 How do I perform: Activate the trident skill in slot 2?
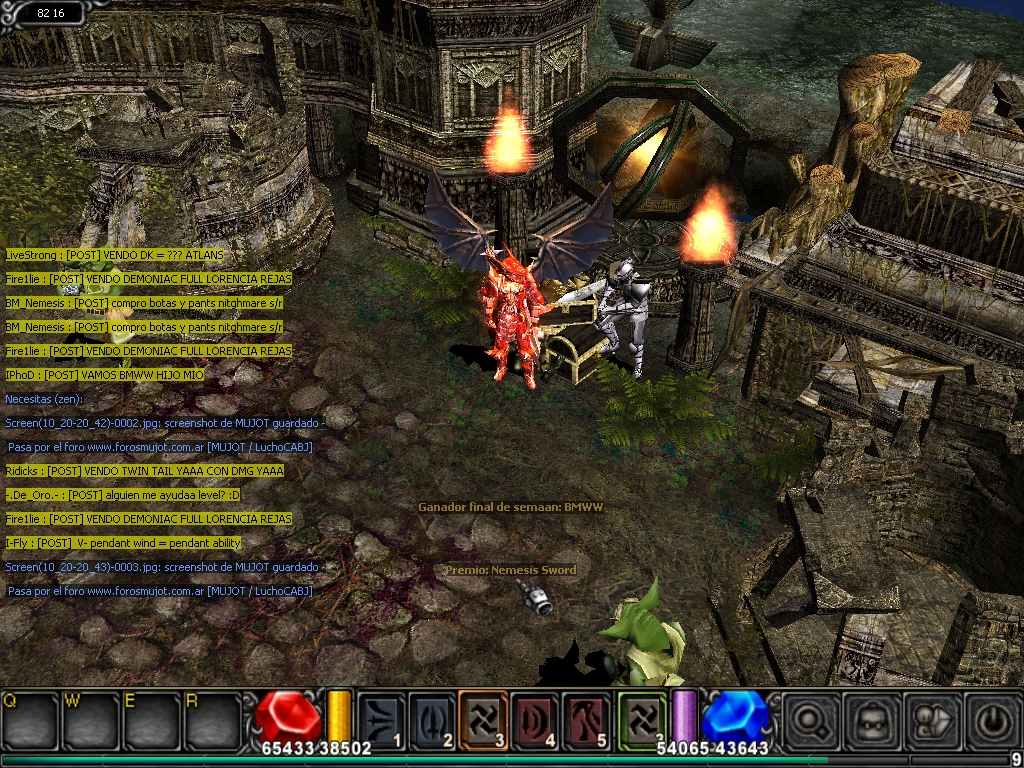coord(433,721)
